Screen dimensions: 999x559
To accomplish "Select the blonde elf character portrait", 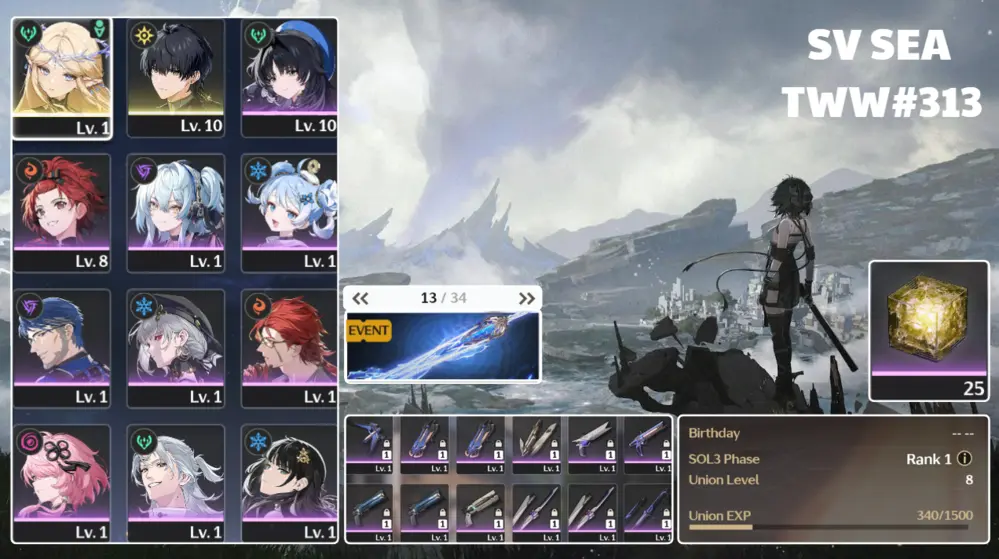I will (x=62, y=75).
